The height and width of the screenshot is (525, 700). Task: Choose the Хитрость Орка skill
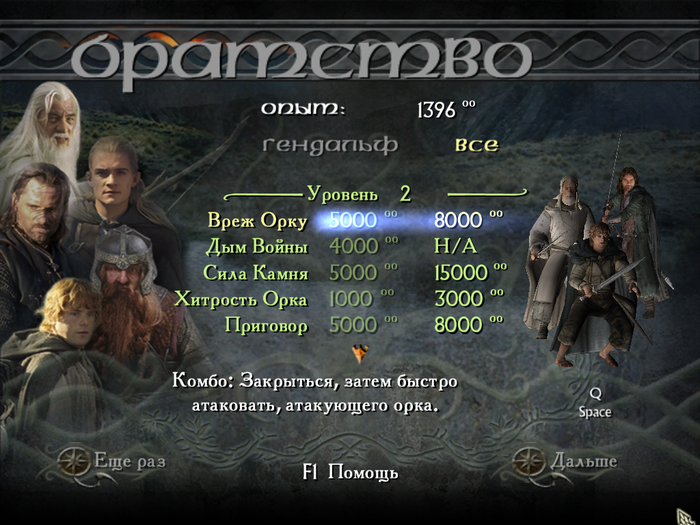241,299
